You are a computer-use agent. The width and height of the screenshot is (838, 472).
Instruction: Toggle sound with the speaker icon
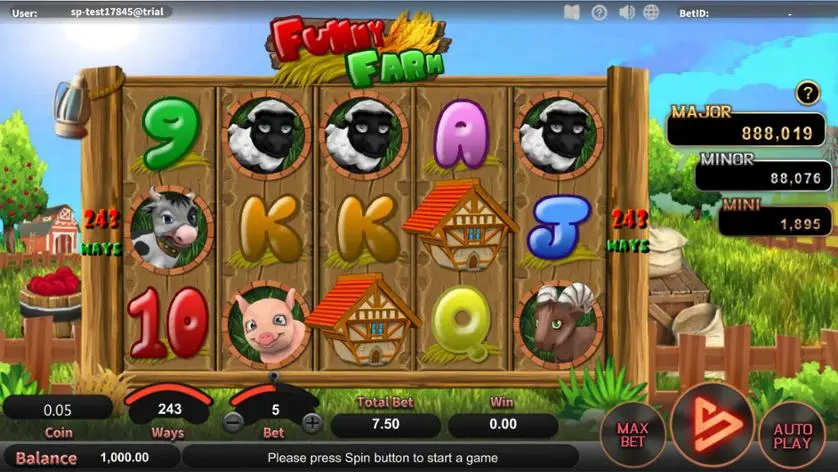[x=627, y=12]
